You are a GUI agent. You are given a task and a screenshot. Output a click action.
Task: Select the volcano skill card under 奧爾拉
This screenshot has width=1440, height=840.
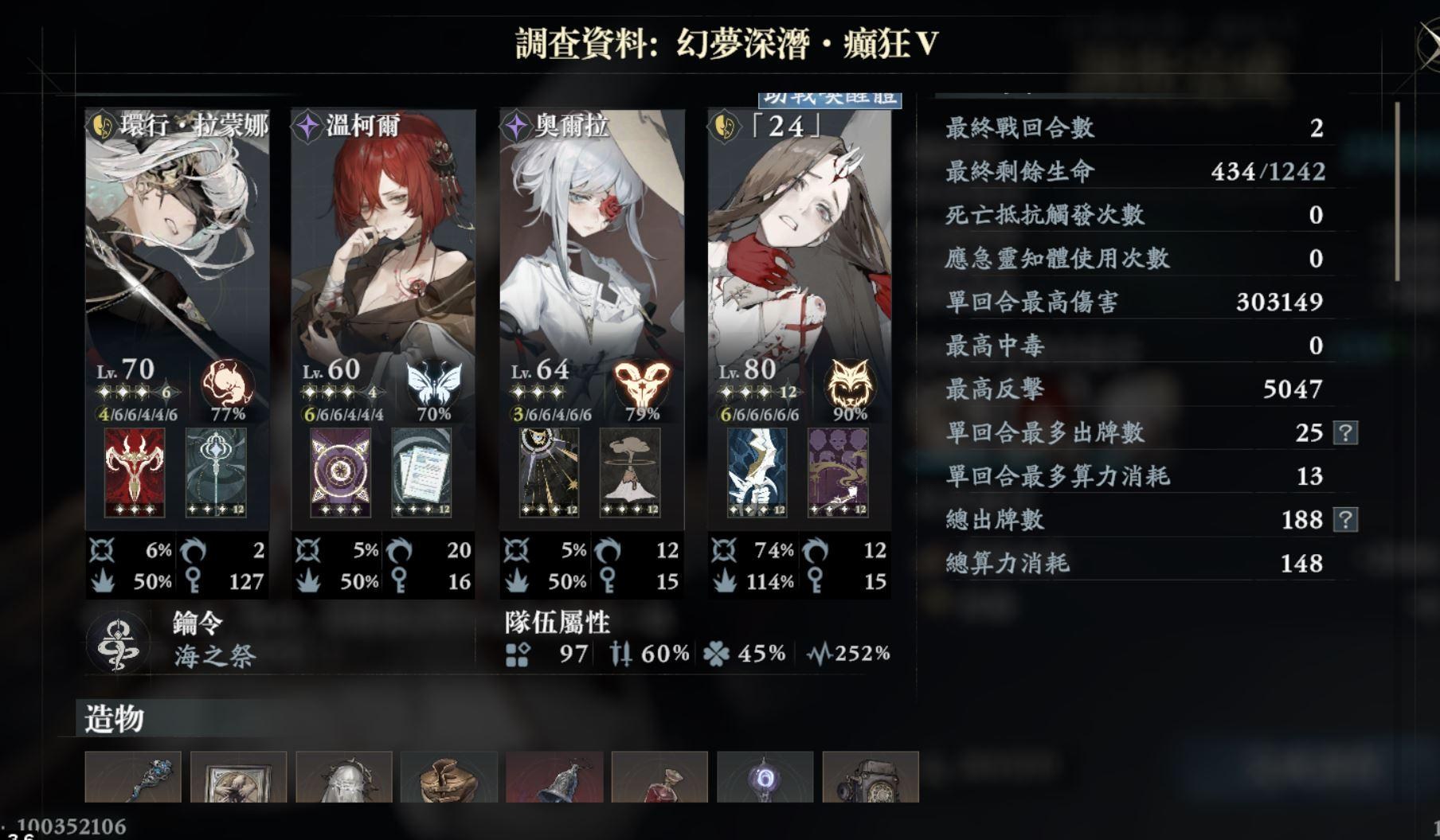(x=628, y=471)
